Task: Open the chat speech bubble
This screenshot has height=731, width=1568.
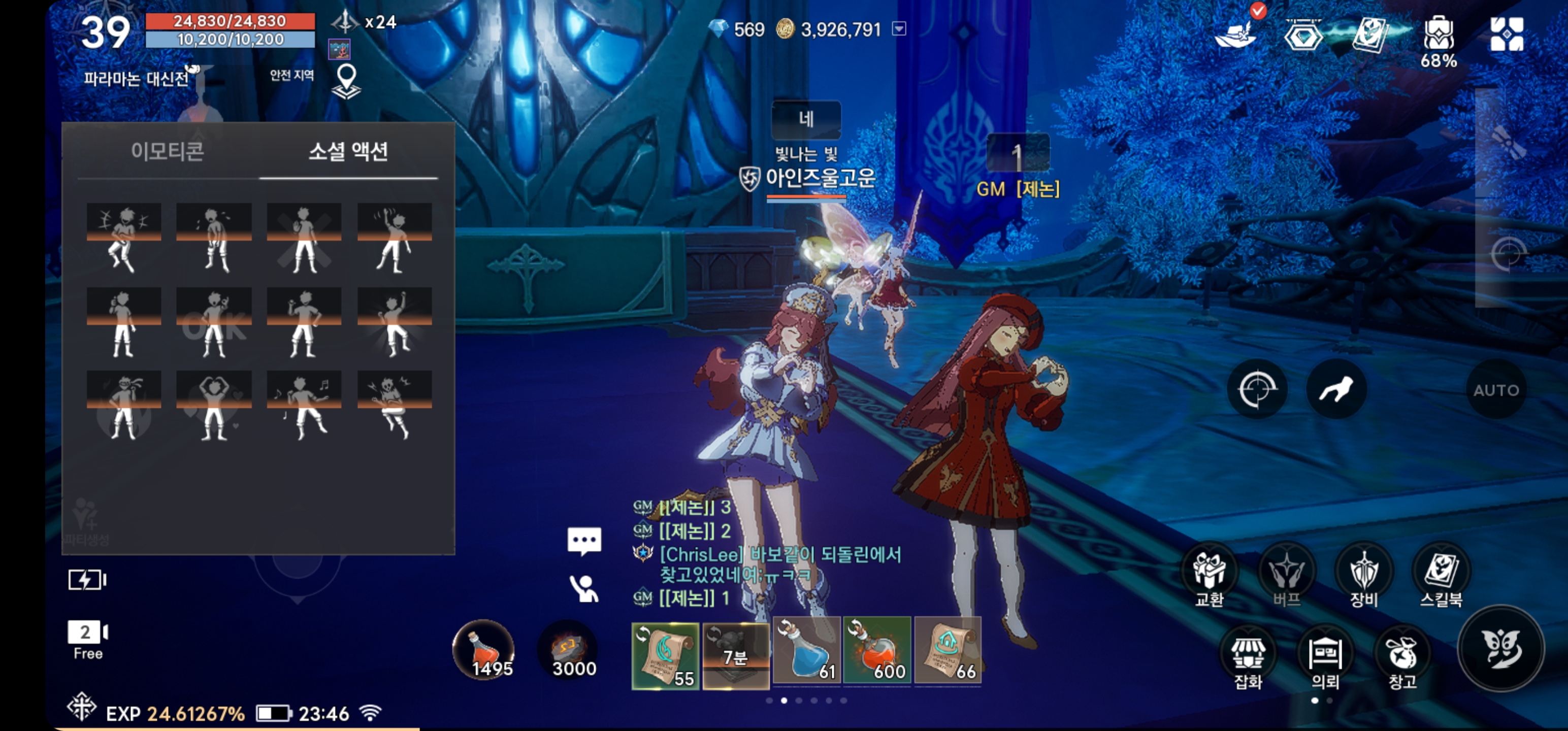Action: [584, 541]
